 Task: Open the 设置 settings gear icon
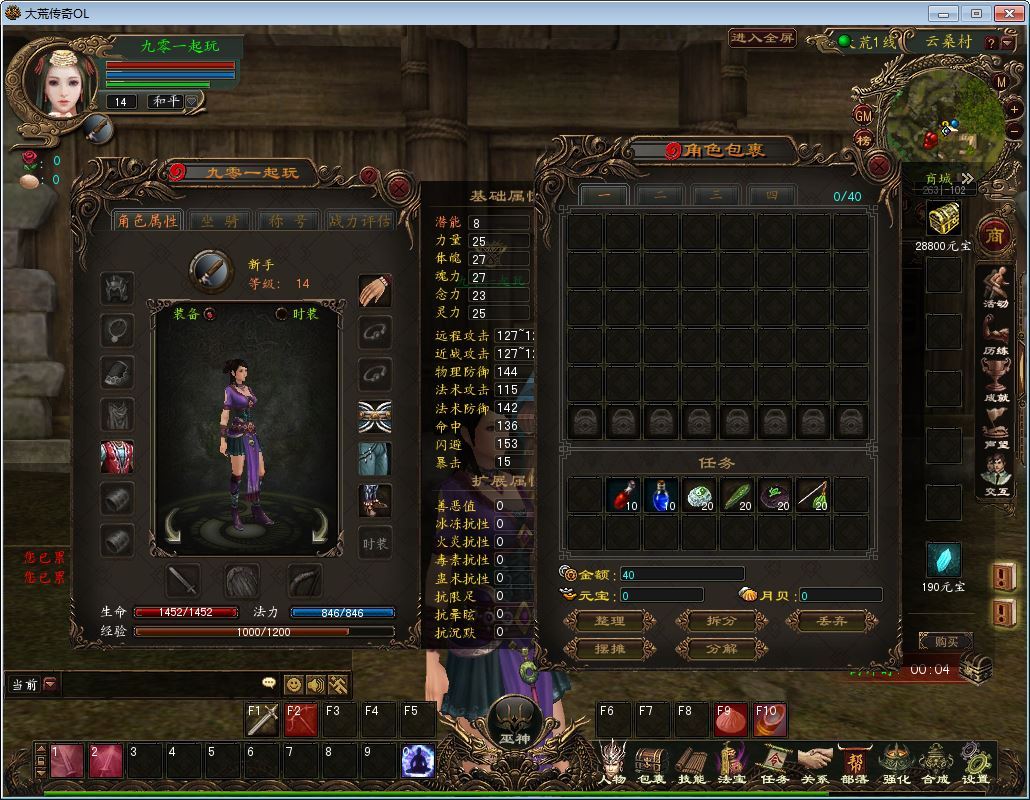coord(975,764)
